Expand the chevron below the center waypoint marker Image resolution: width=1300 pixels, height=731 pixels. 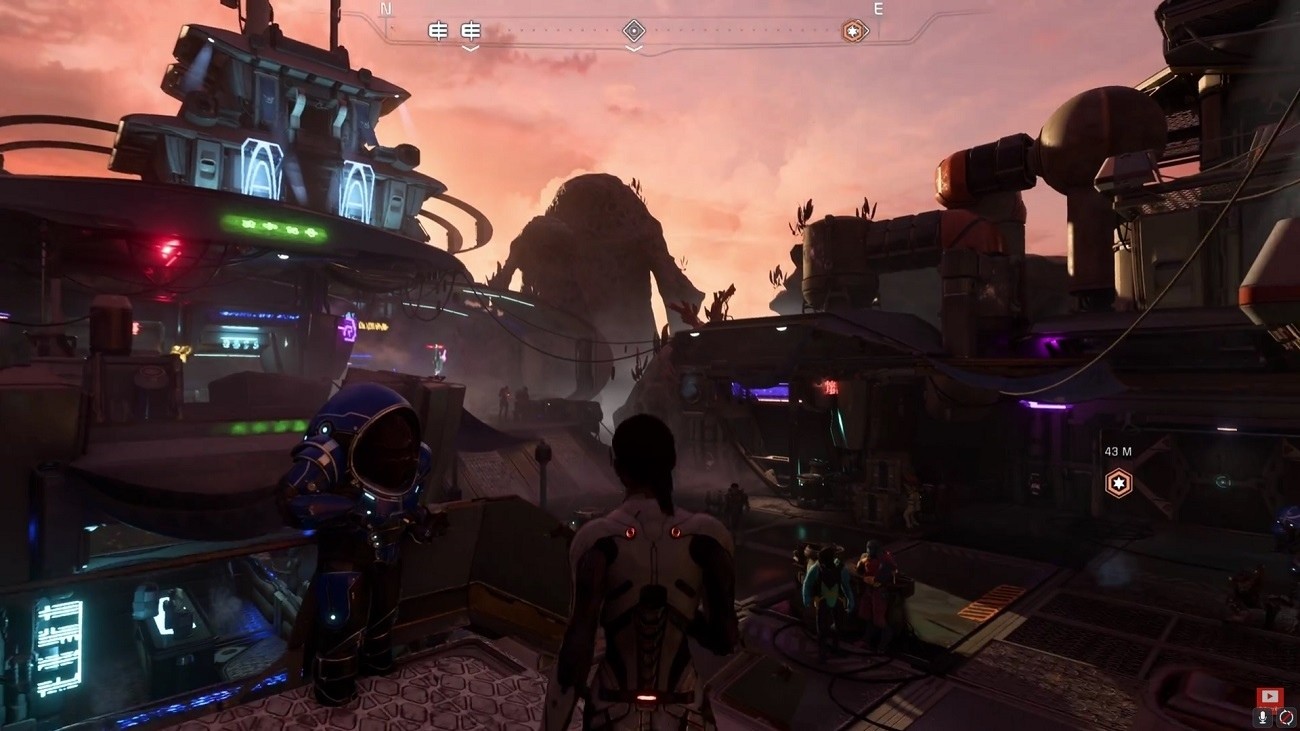[634, 46]
